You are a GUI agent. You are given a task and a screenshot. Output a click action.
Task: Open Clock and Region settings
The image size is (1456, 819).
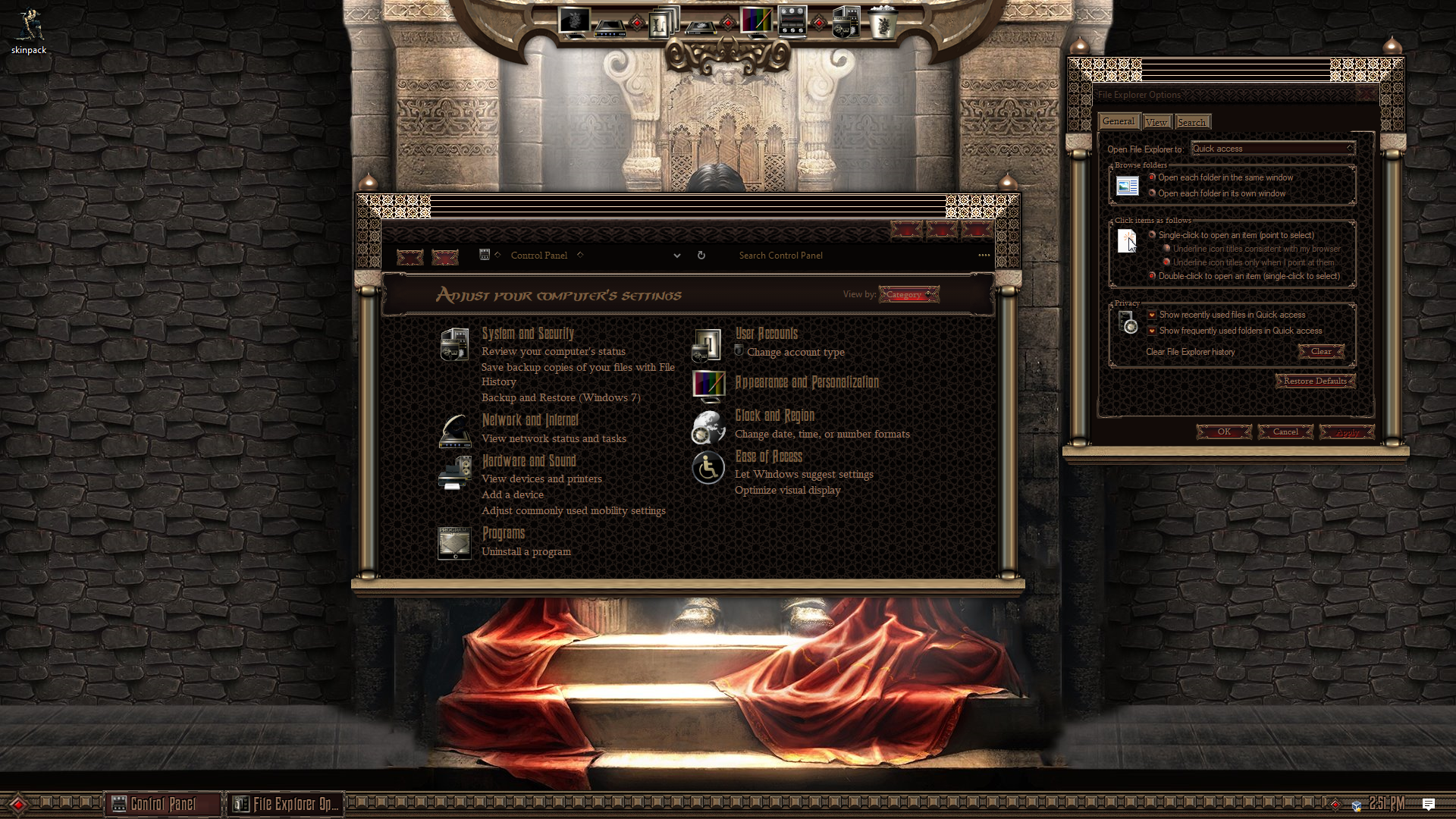pyautogui.click(x=774, y=416)
